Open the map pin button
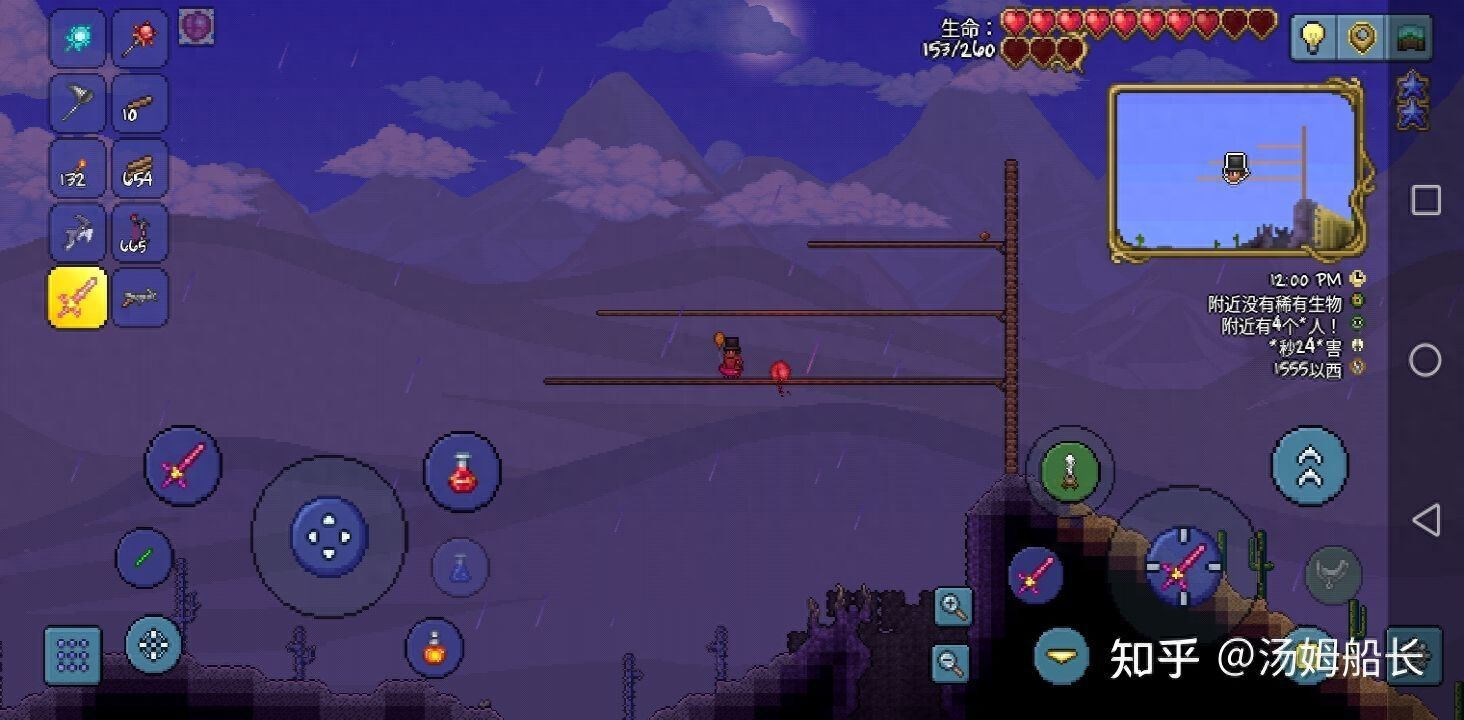Image resolution: width=1464 pixels, height=720 pixels. pyautogui.click(x=1360, y=38)
